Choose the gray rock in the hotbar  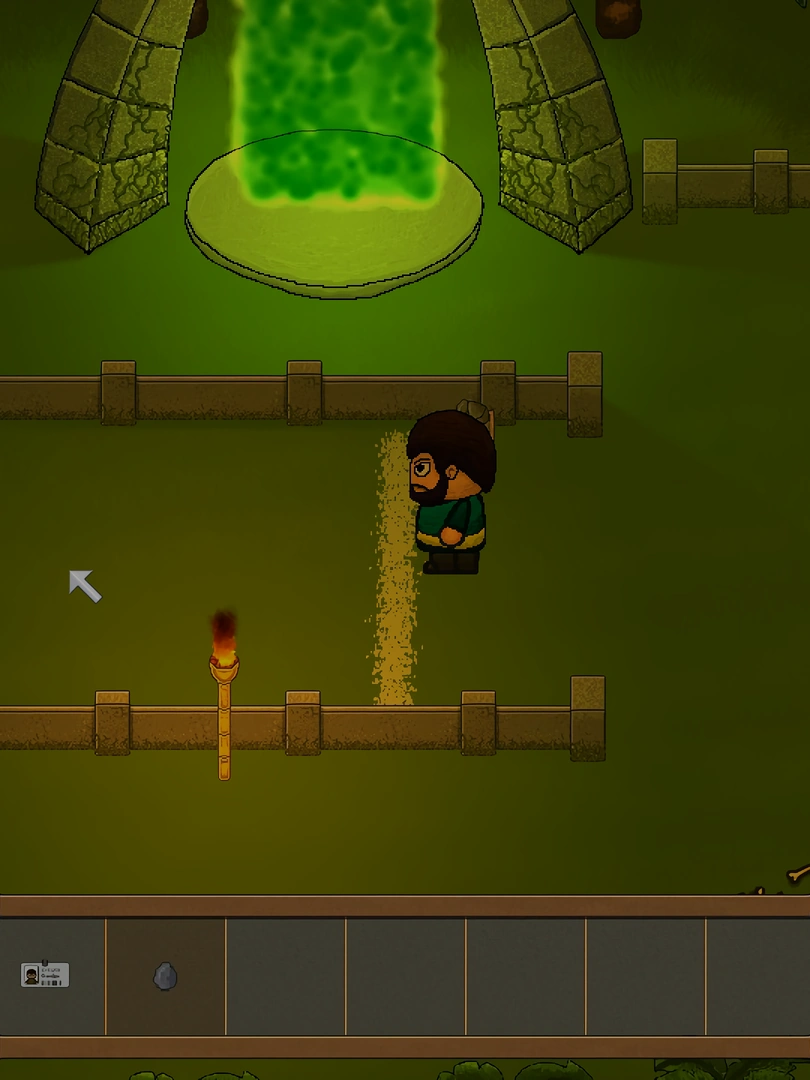(x=165, y=976)
